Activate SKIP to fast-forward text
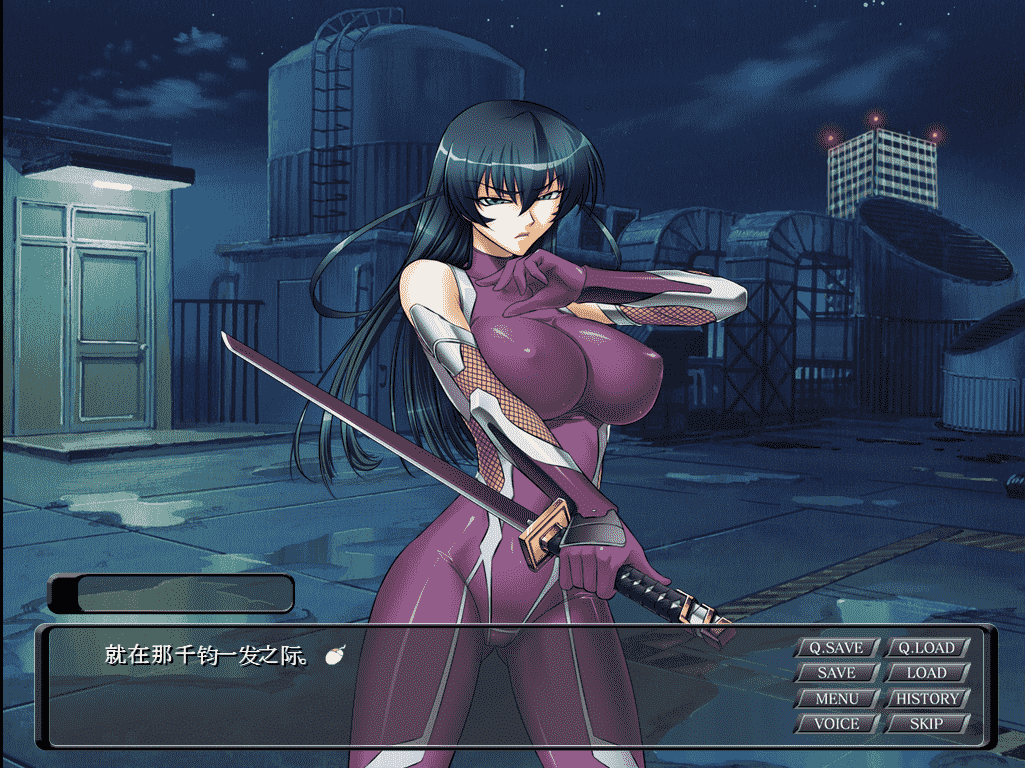 coord(926,723)
